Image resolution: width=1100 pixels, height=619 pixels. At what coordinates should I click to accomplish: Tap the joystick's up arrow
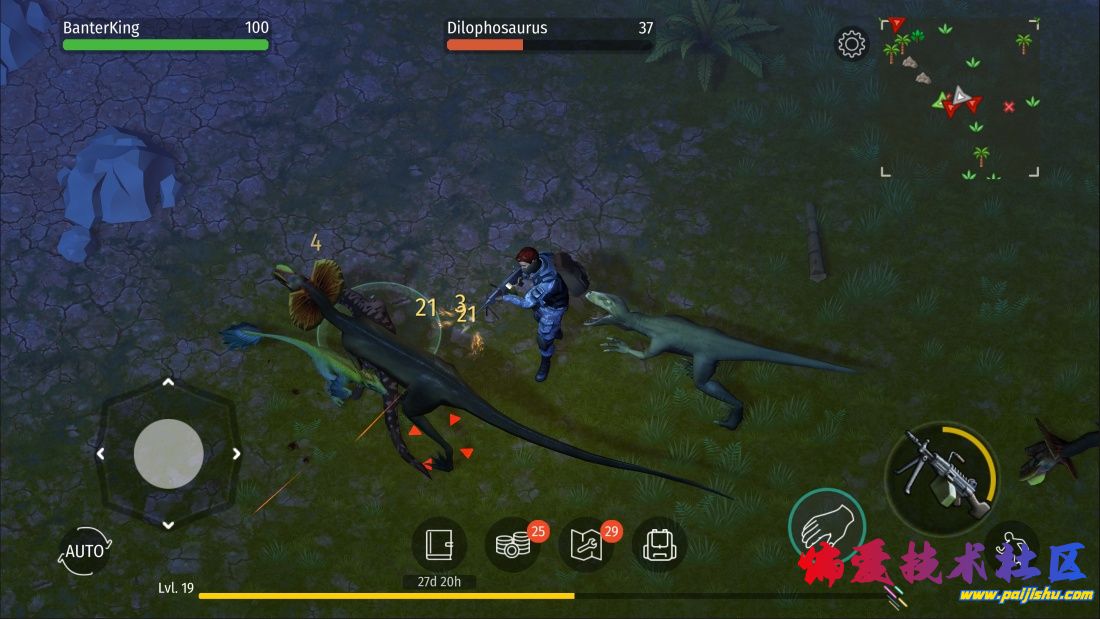click(168, 382)
